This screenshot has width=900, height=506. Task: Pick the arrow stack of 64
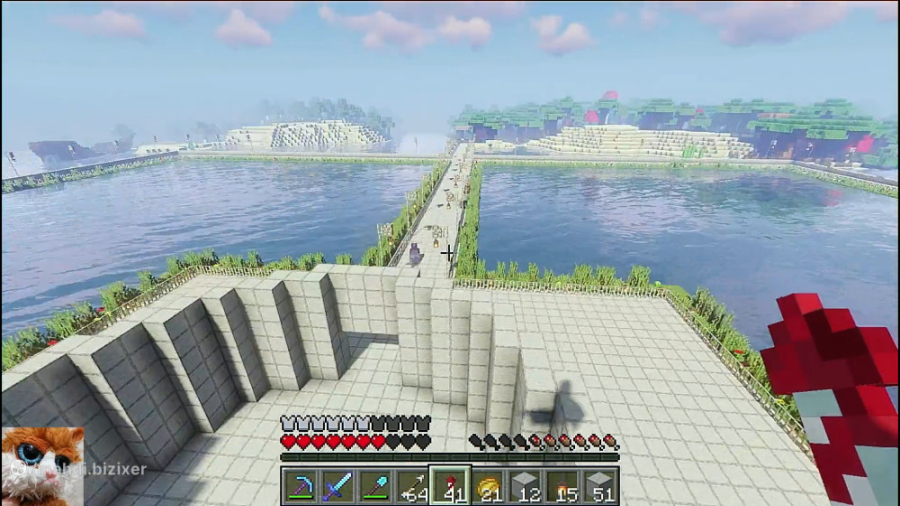click(x=412, y=486)
